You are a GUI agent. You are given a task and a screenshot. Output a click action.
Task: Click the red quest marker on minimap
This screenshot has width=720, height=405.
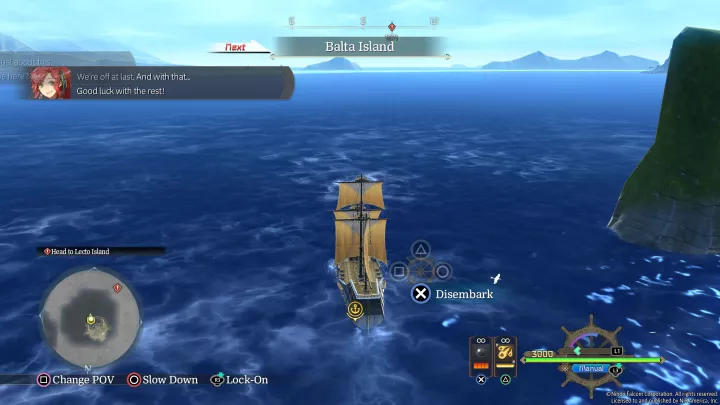tap(117, 288)
